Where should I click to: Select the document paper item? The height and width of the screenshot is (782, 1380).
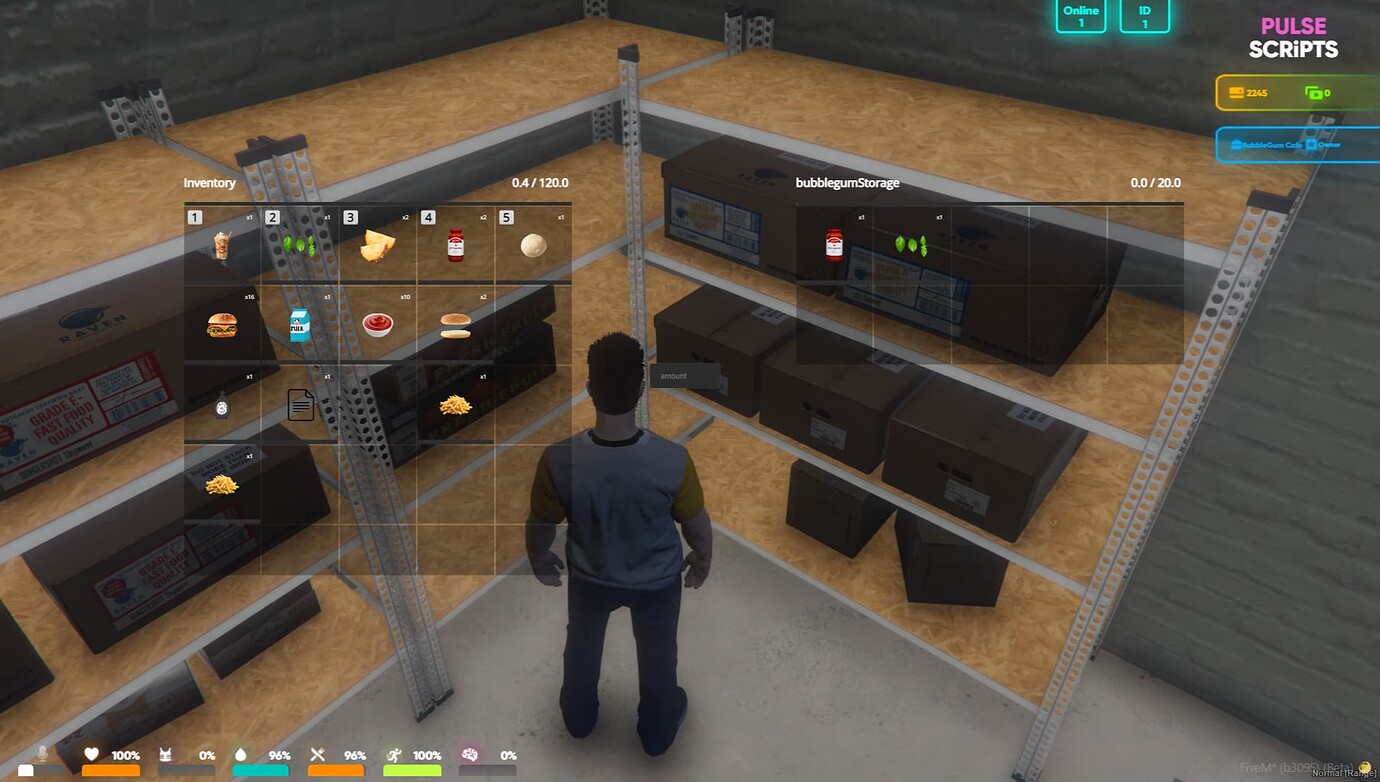pos(300,402)
